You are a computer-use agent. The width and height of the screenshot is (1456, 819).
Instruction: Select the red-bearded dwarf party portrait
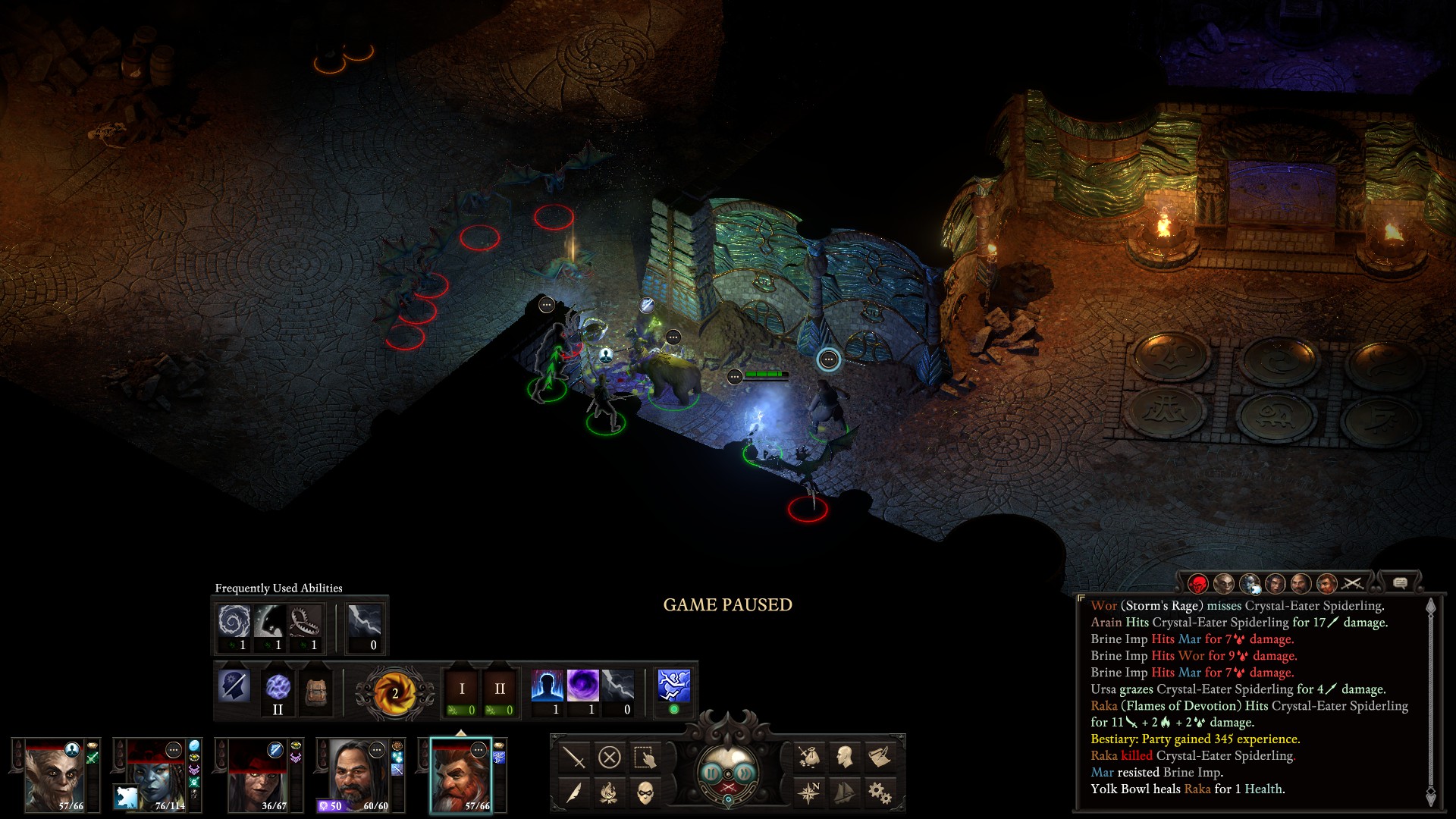pyautogui.click(x=461, y=775)
